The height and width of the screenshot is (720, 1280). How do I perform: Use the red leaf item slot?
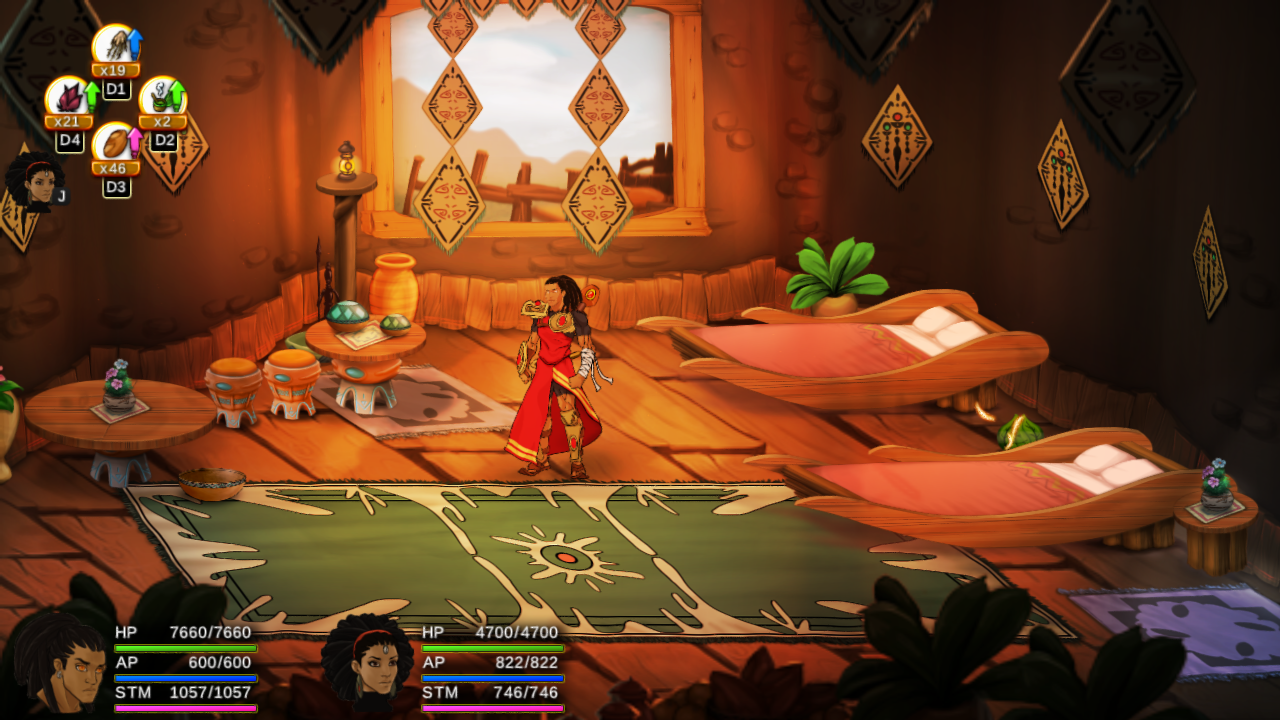[67, 98]
